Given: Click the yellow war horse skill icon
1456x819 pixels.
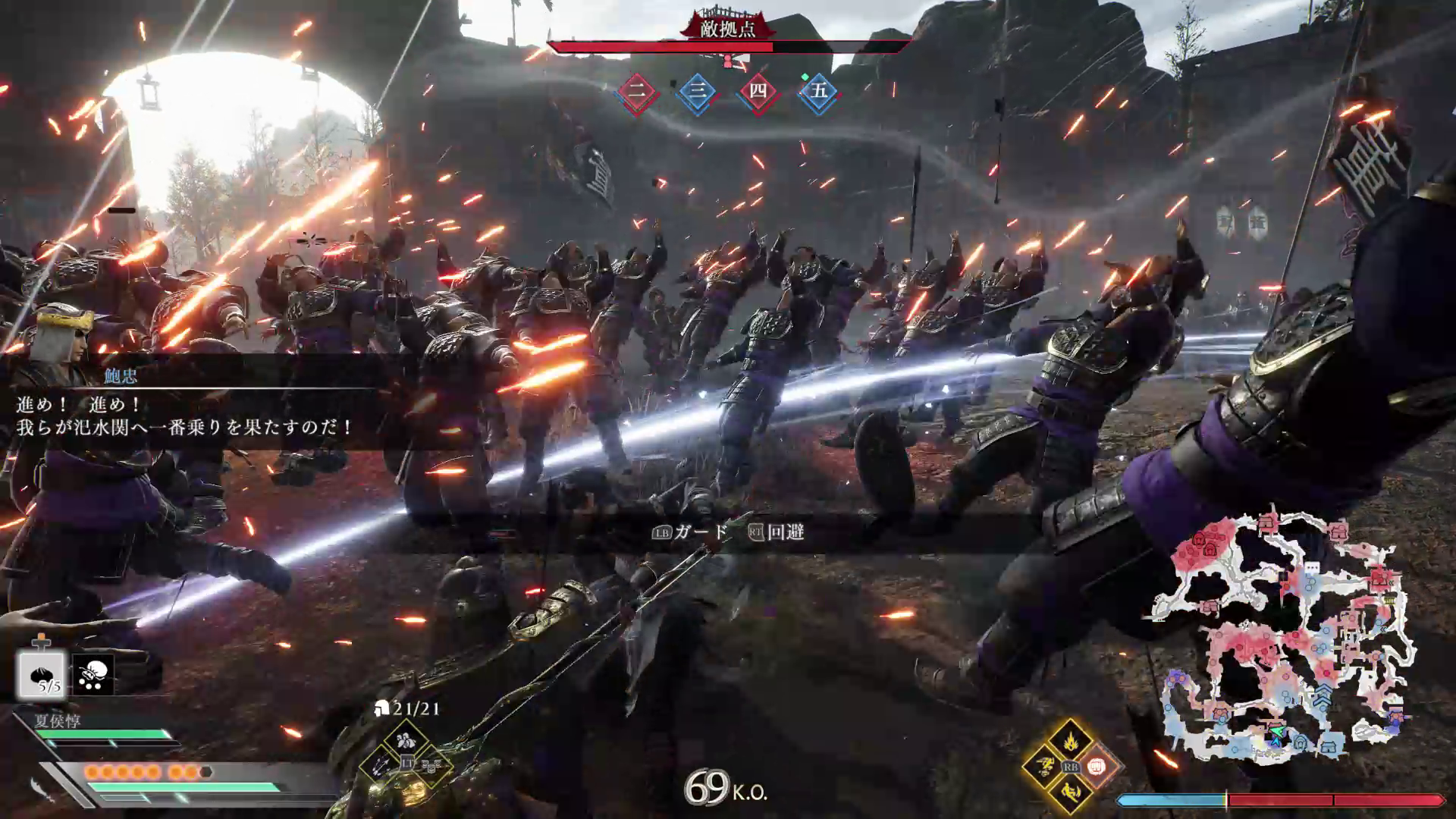Looking at the screenshot, I should click(x=1043, y=767).
